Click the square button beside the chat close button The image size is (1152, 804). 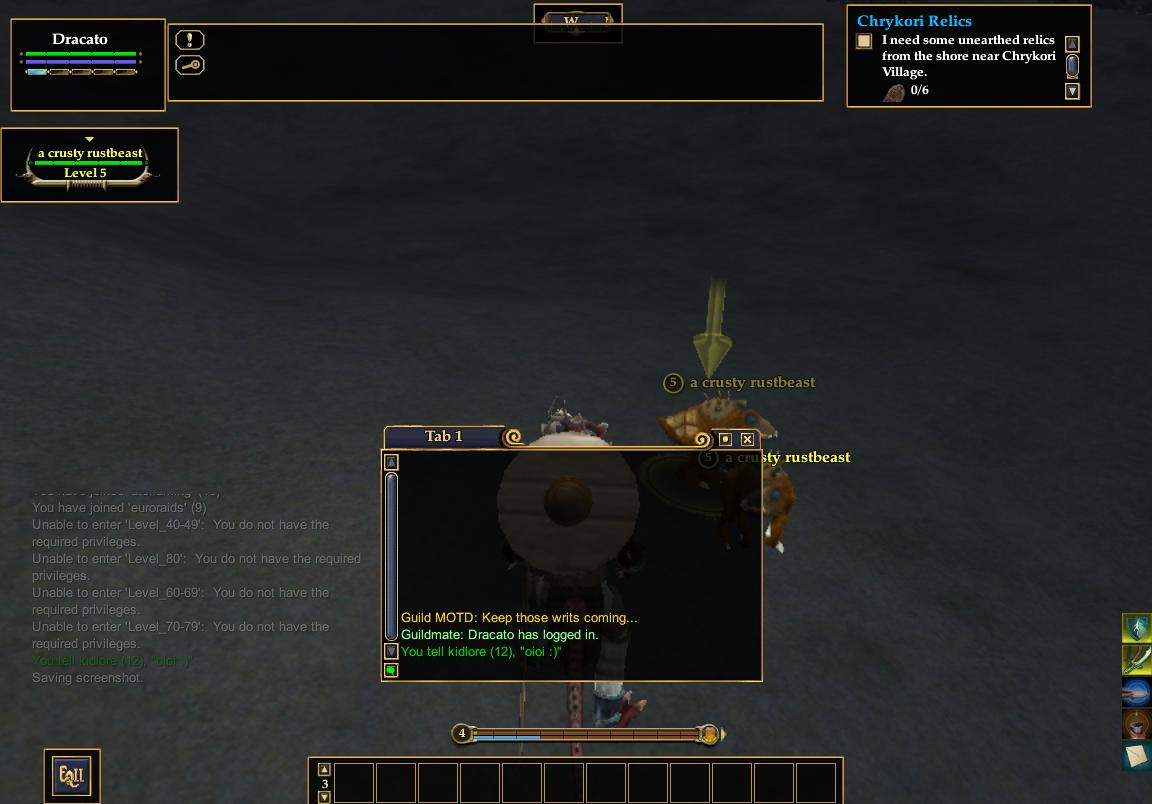(726, 439)
